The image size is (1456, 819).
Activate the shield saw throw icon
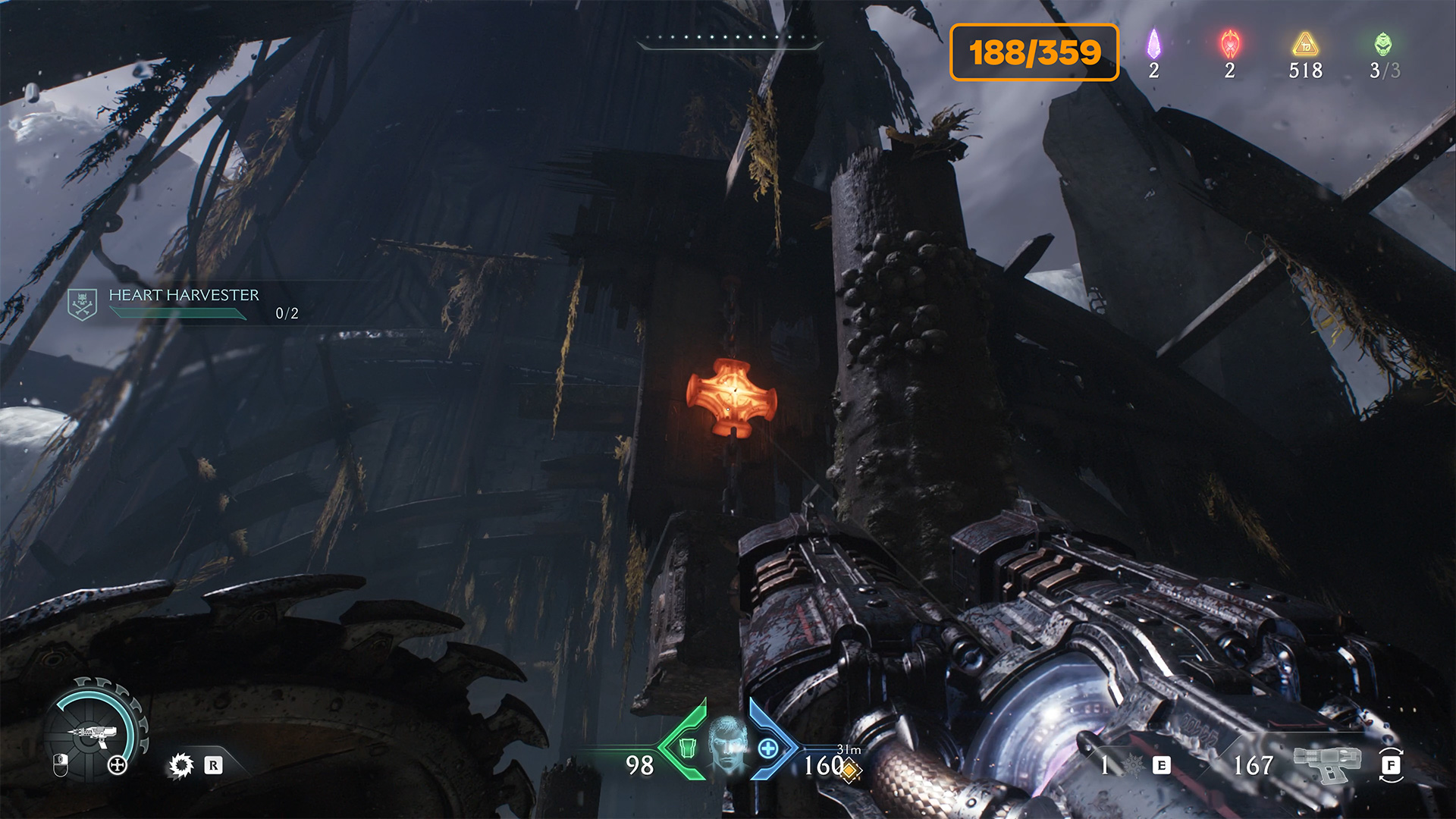(180, 765)
